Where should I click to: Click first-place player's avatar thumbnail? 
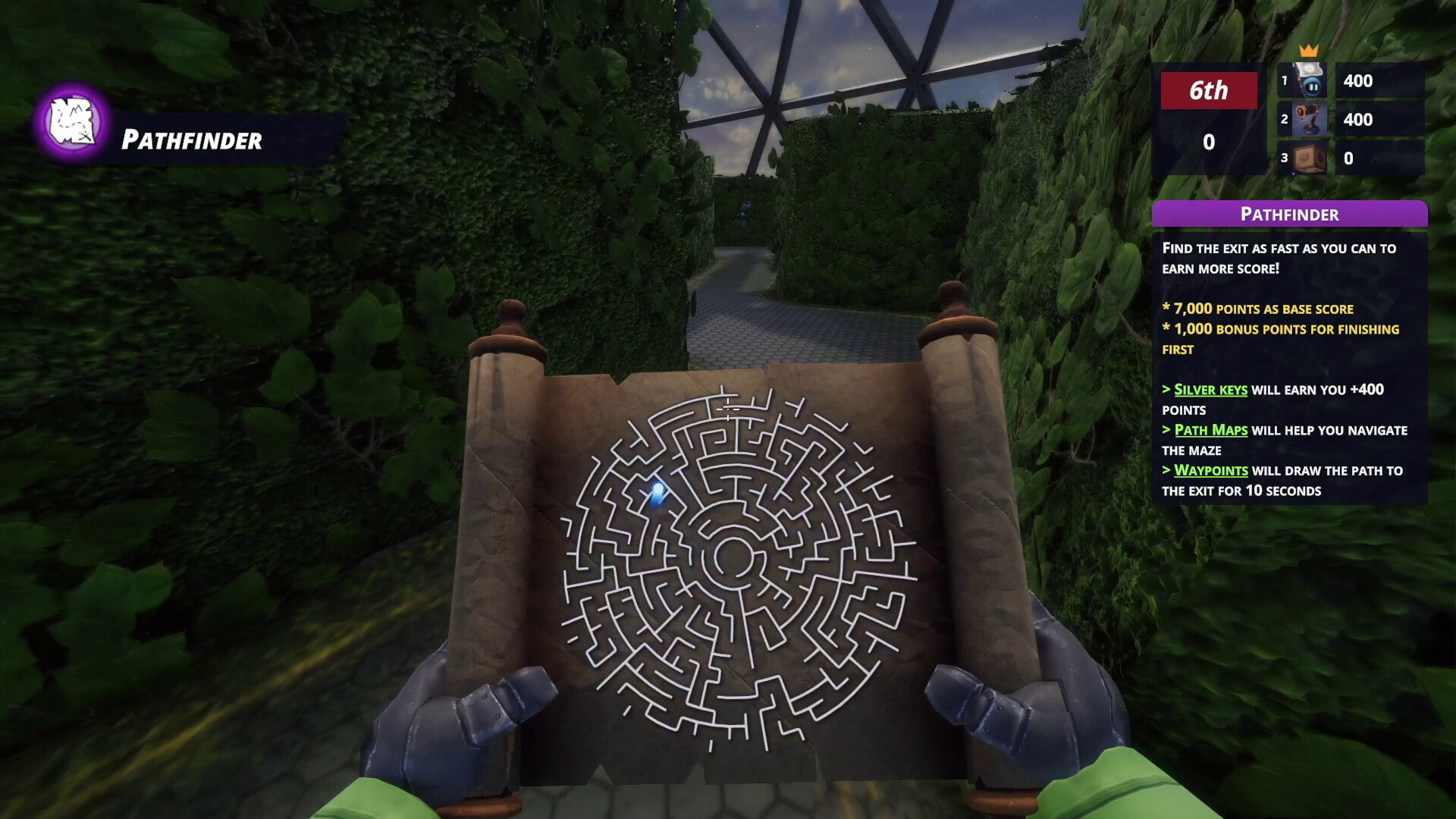pyautogui.click(x=1310, y=81)
